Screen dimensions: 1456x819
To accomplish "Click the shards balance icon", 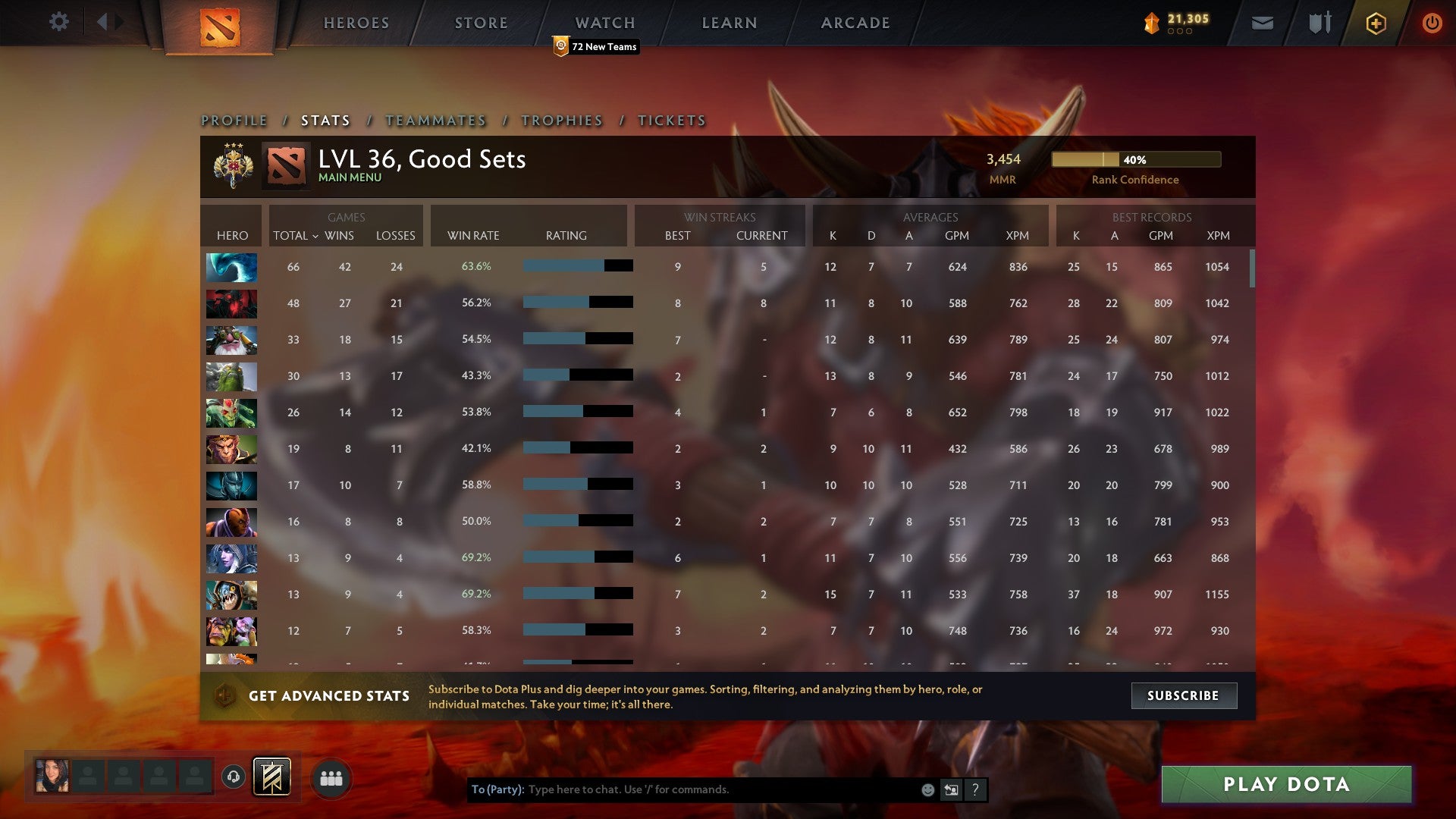I will pos(1150,23).
